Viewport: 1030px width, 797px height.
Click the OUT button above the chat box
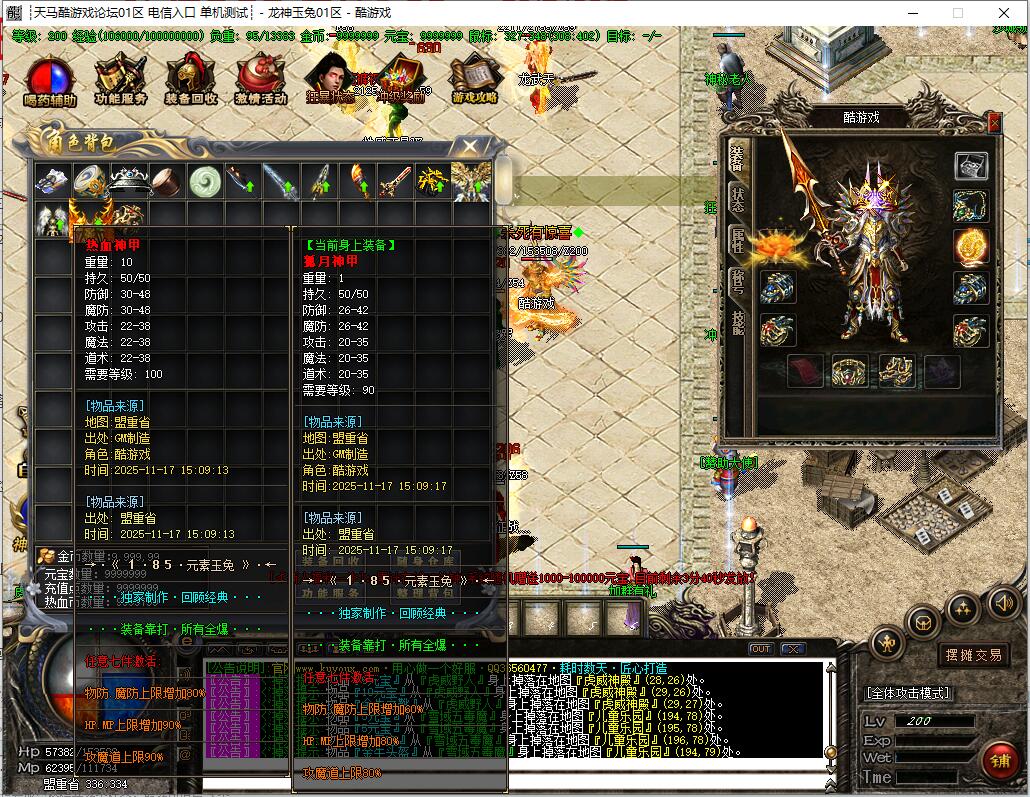tap(761, 649)
